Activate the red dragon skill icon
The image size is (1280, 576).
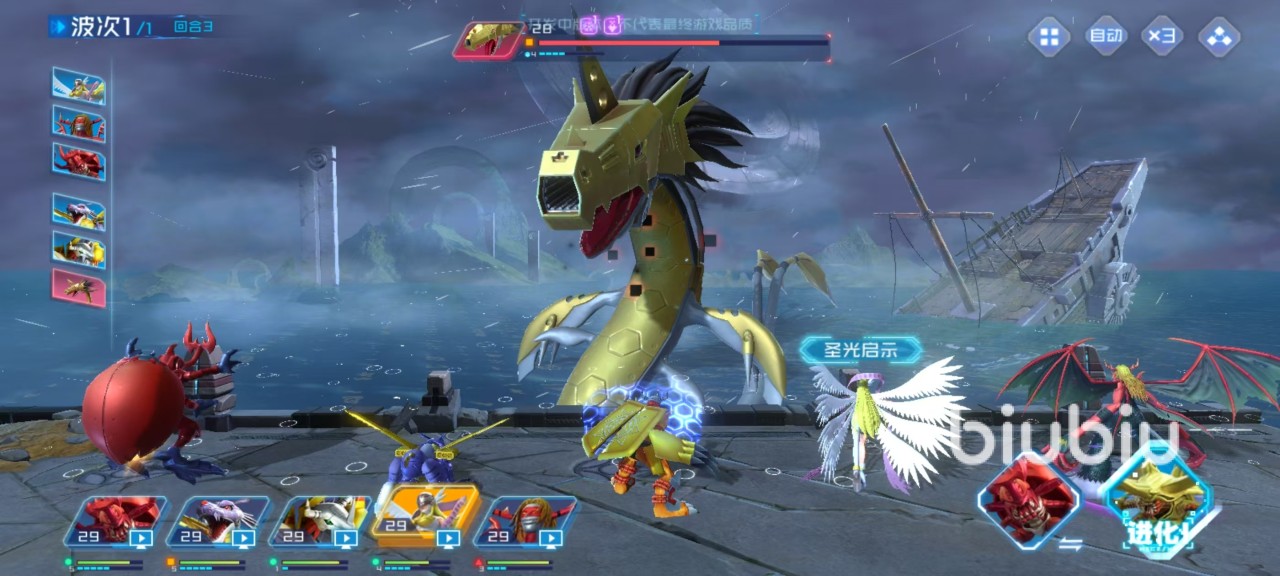coord(1028,500)
